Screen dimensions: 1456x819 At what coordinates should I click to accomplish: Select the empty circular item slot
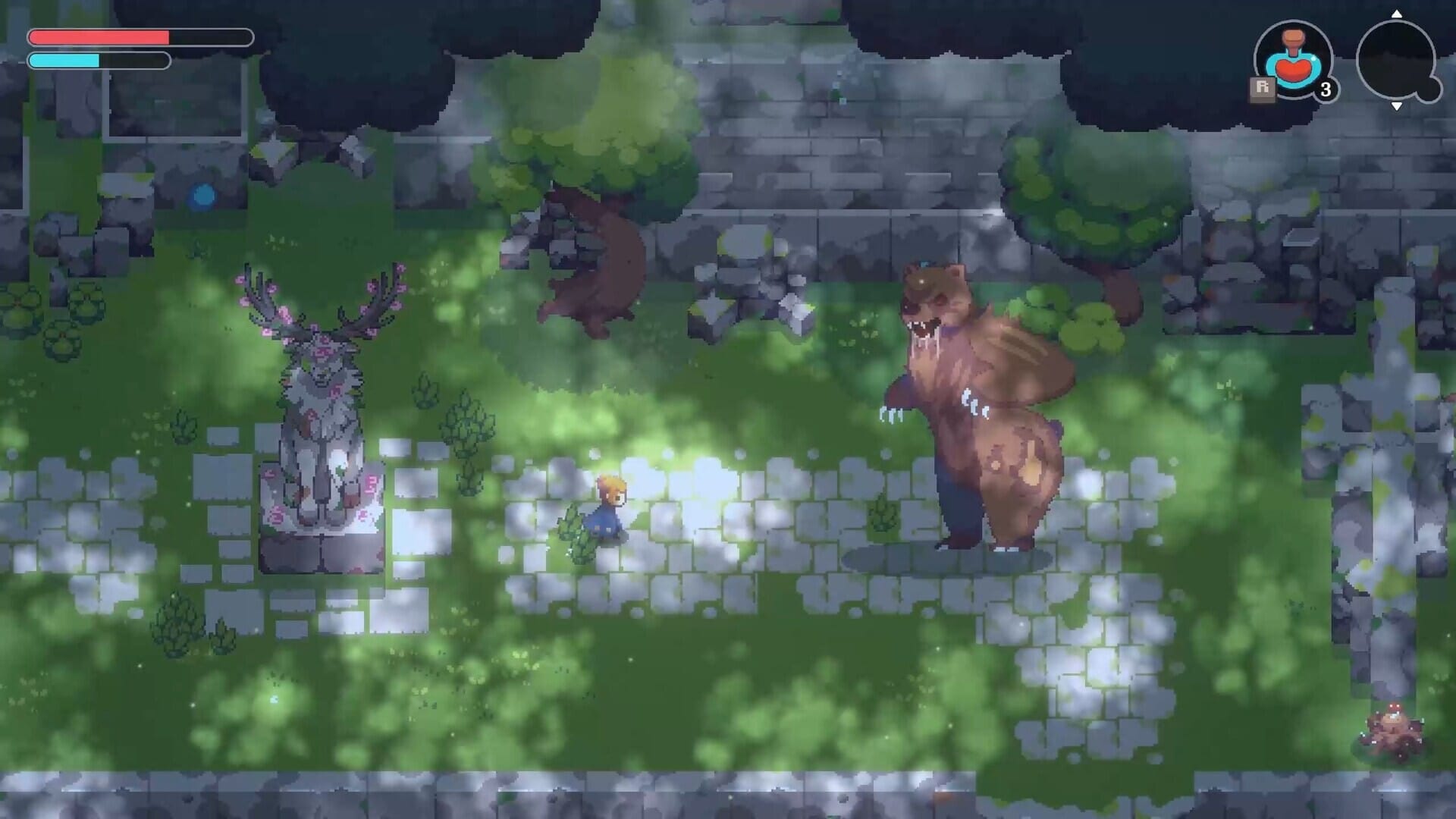tap(1395, 60)
